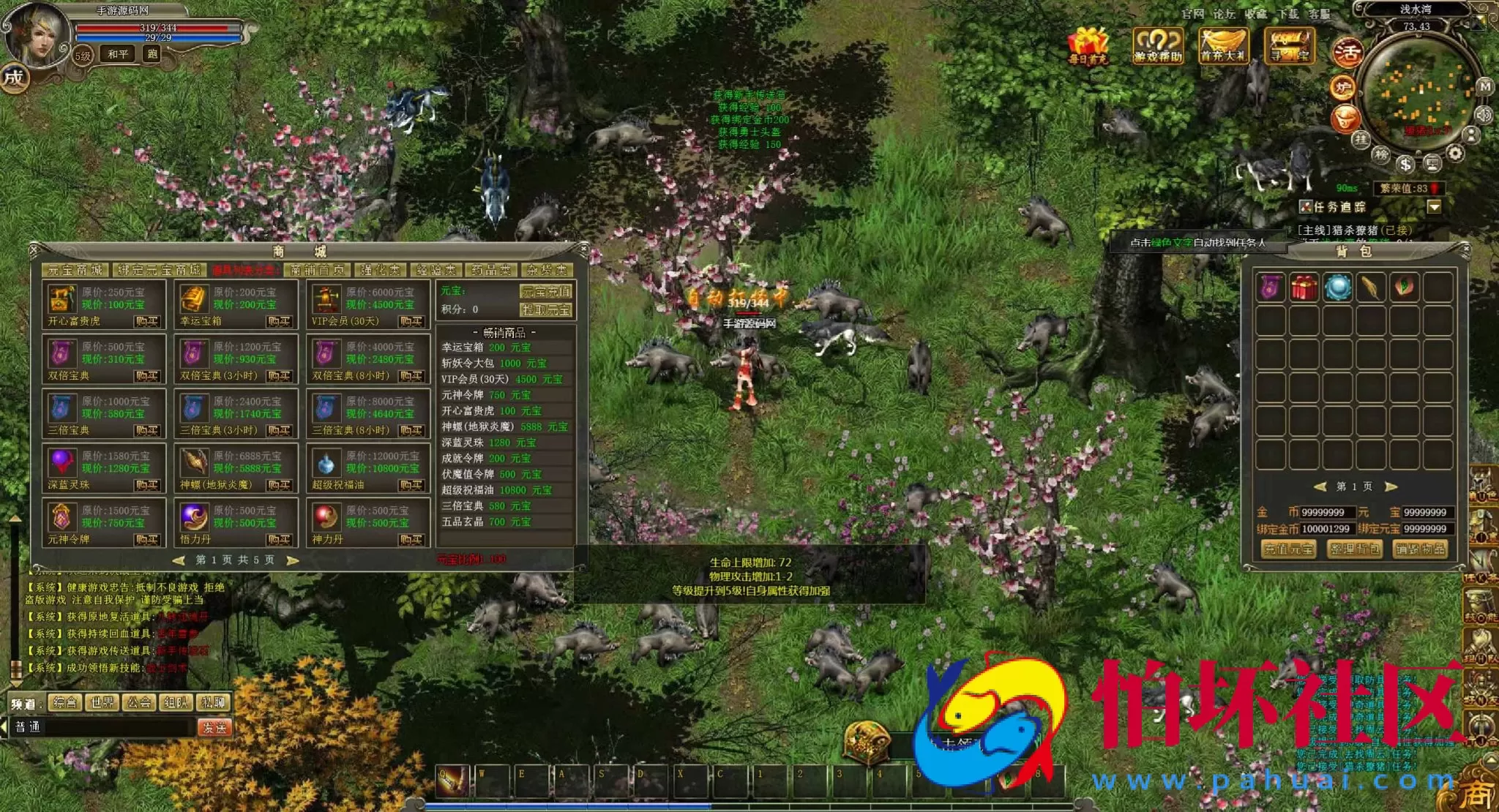Click 整理背包 to sort the backpack
The image size is (1499, 812).
(x=1354, y=549)
